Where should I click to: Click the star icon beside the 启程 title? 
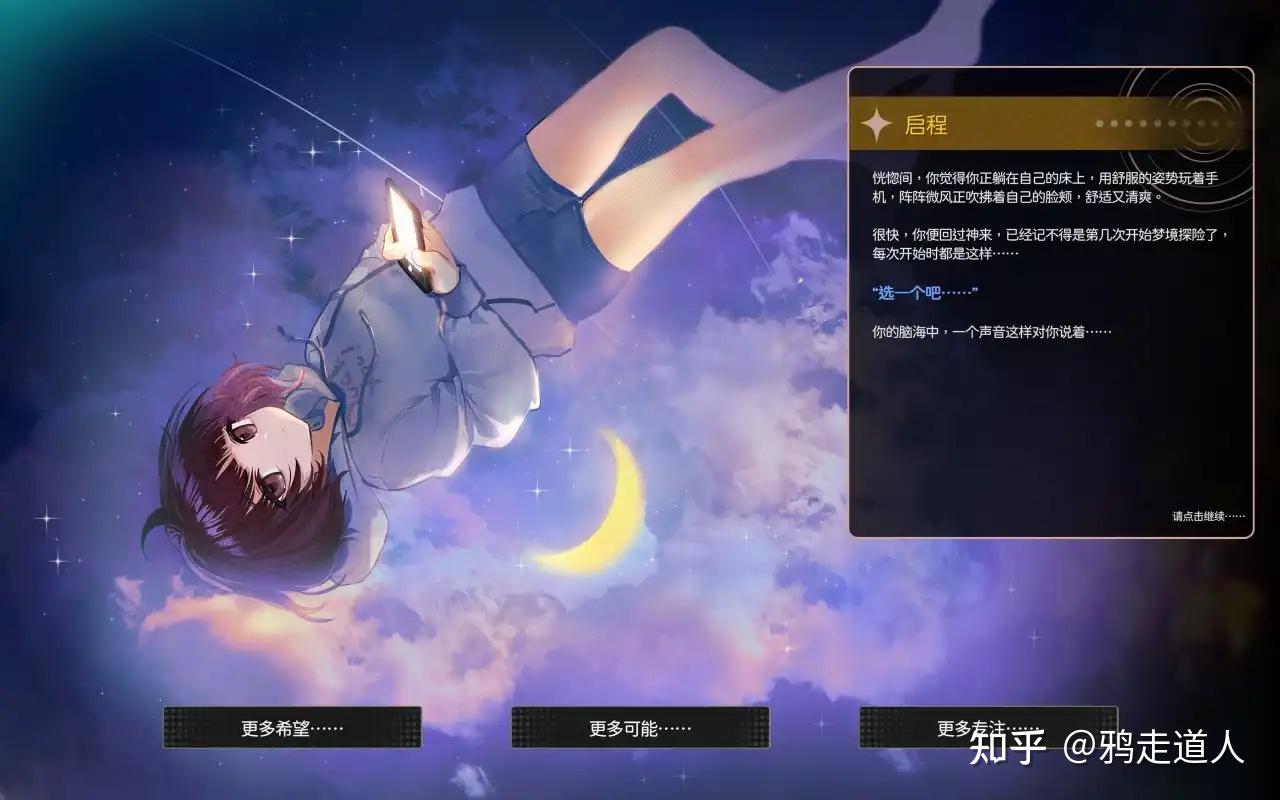tap(877, 124)
